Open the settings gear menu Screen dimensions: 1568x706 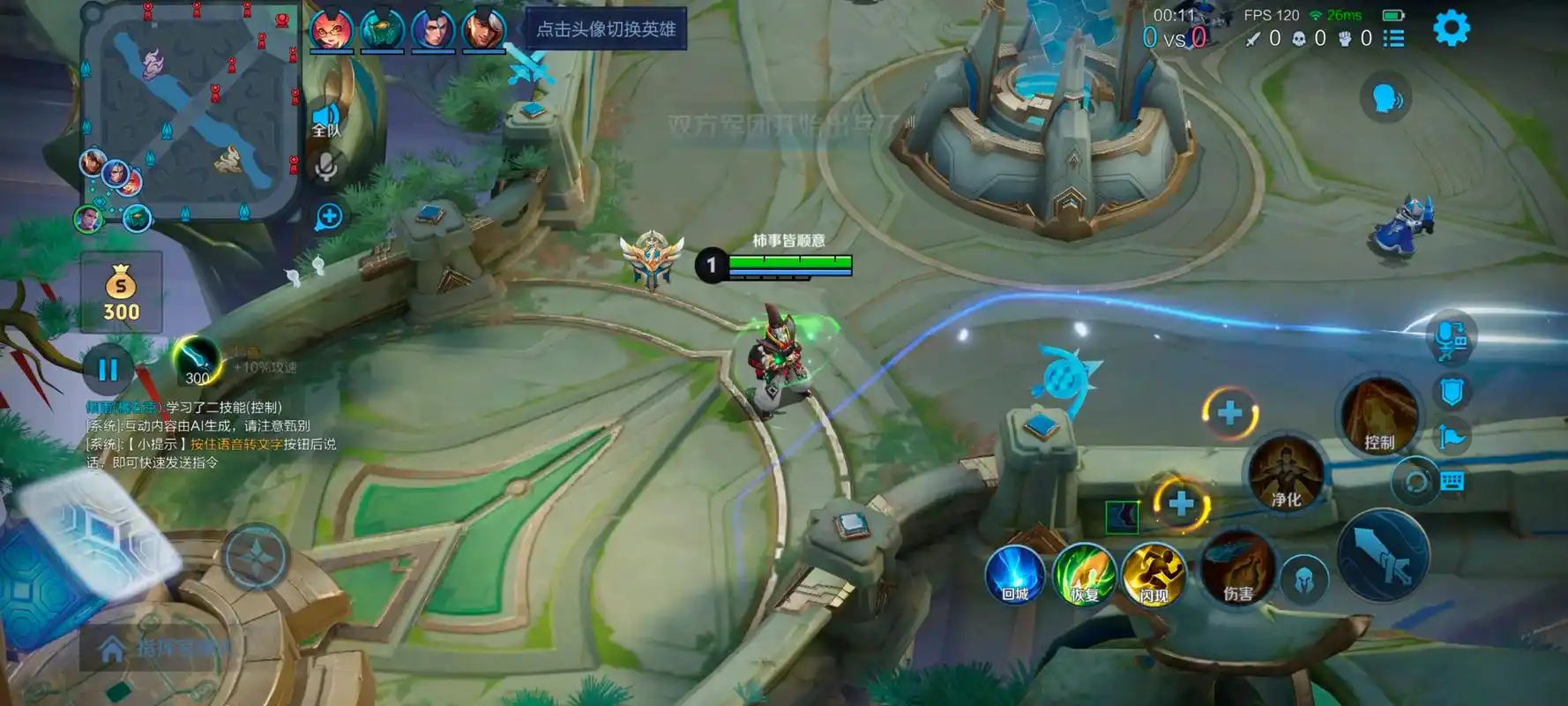tap(1451, 29)
